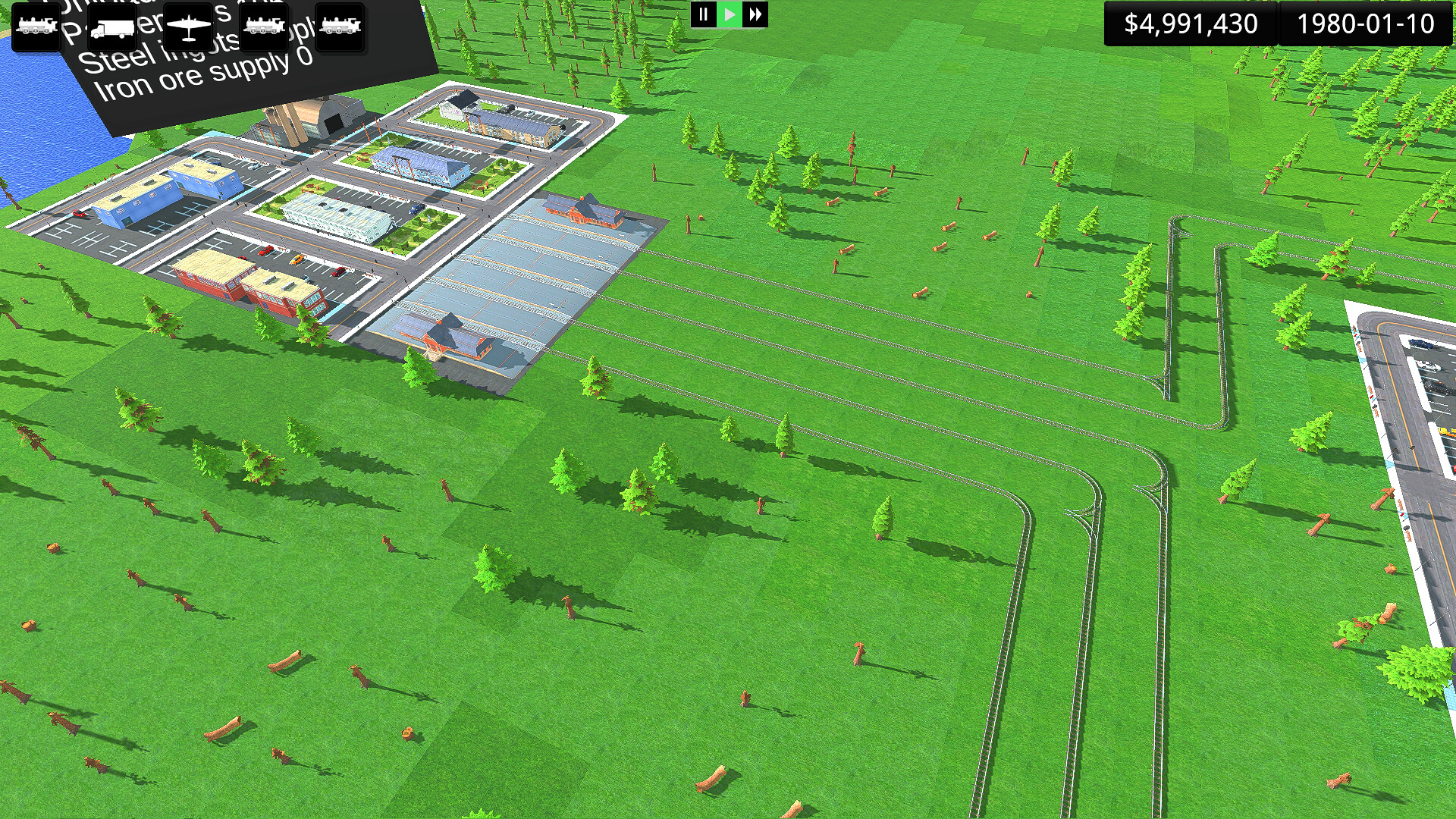Activate fast-forward speed

point(753,14)
